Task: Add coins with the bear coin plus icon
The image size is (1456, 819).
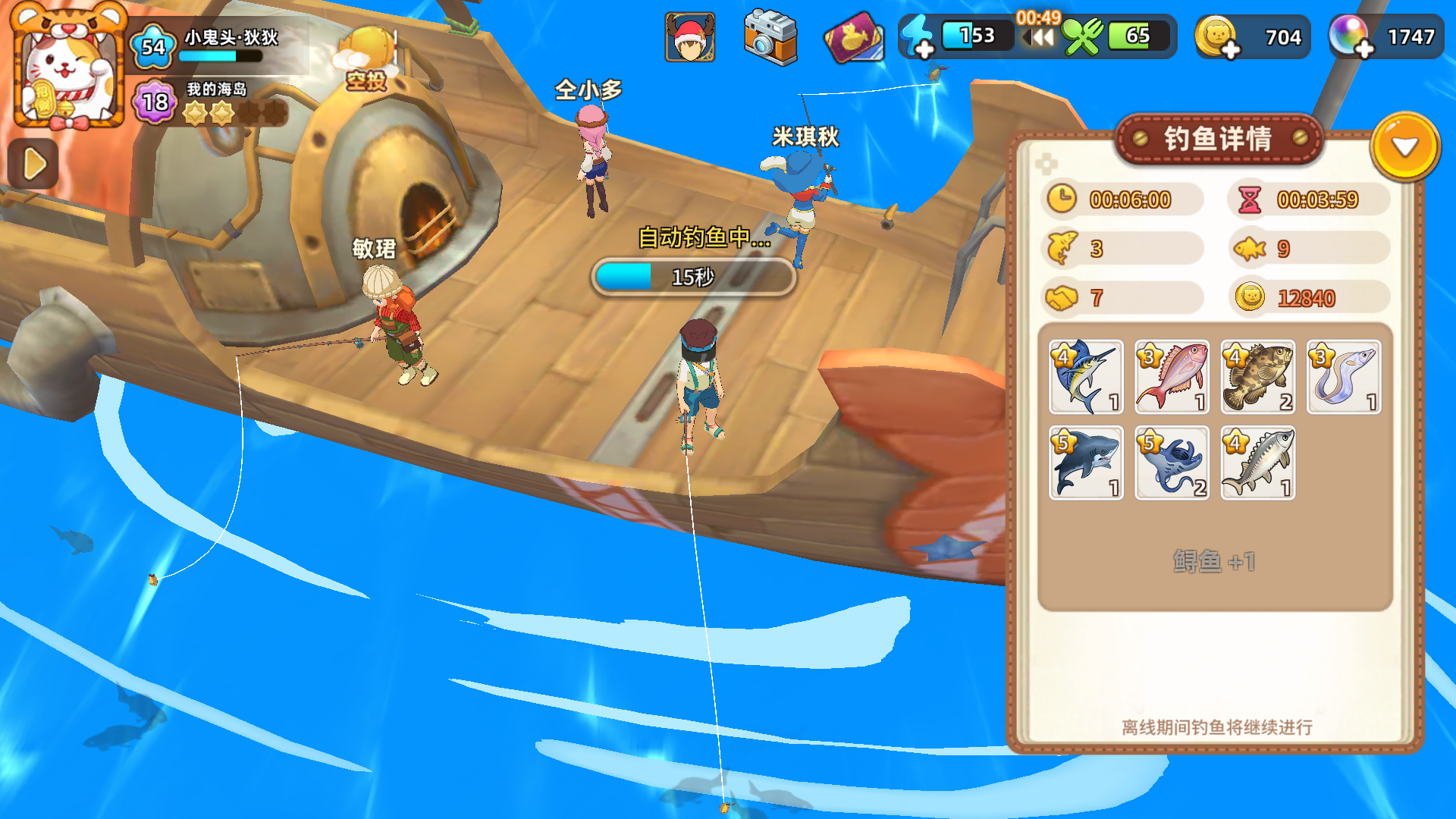Action: pos(1219,36)
